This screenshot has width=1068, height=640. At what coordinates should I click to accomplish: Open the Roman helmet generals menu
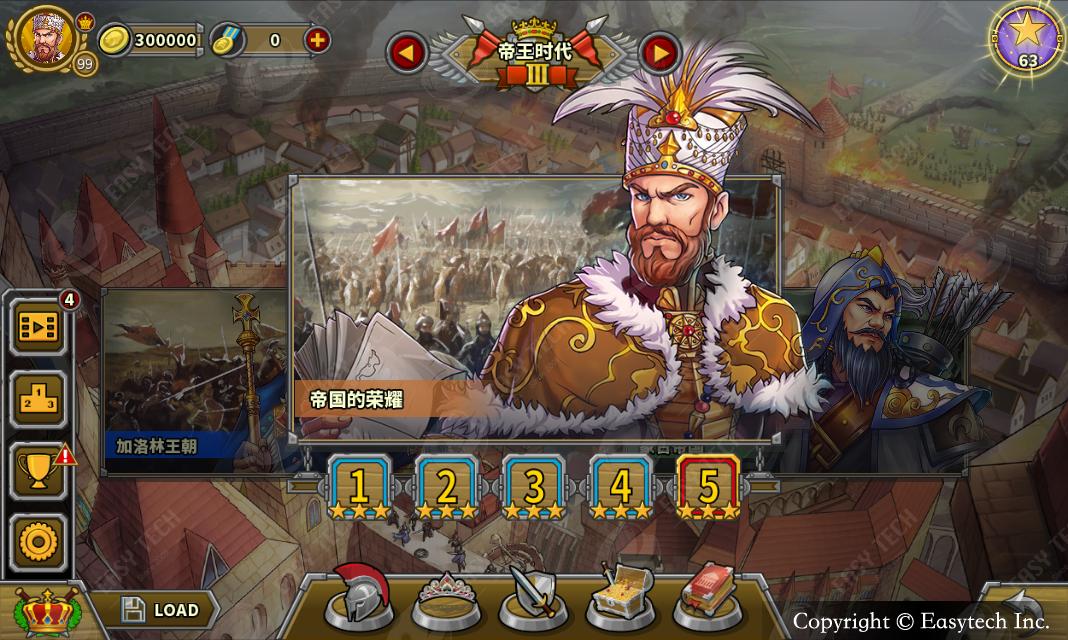pyautogui.click(x=359, y=596)
